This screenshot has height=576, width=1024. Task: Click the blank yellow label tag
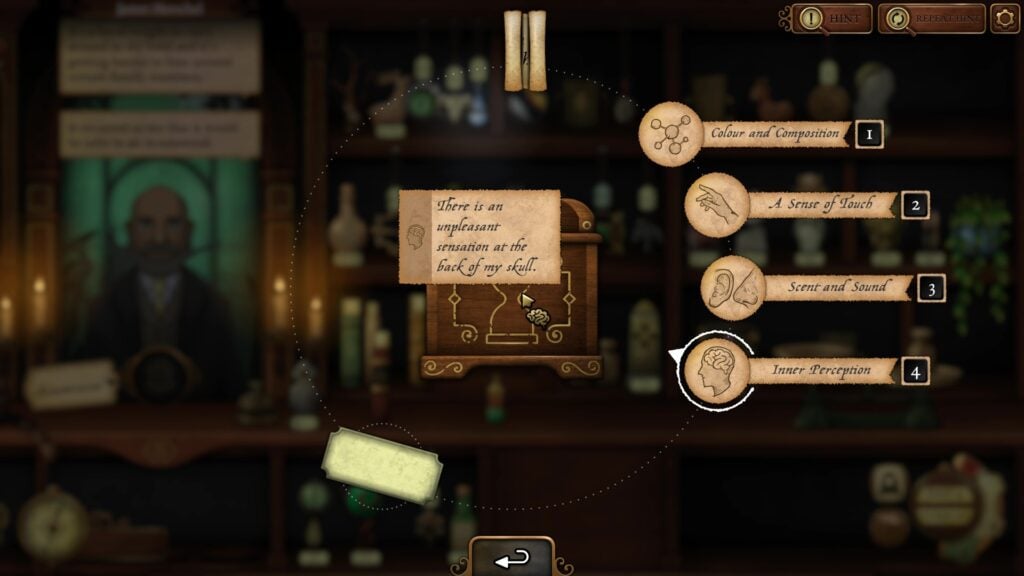tap(382, 465)
